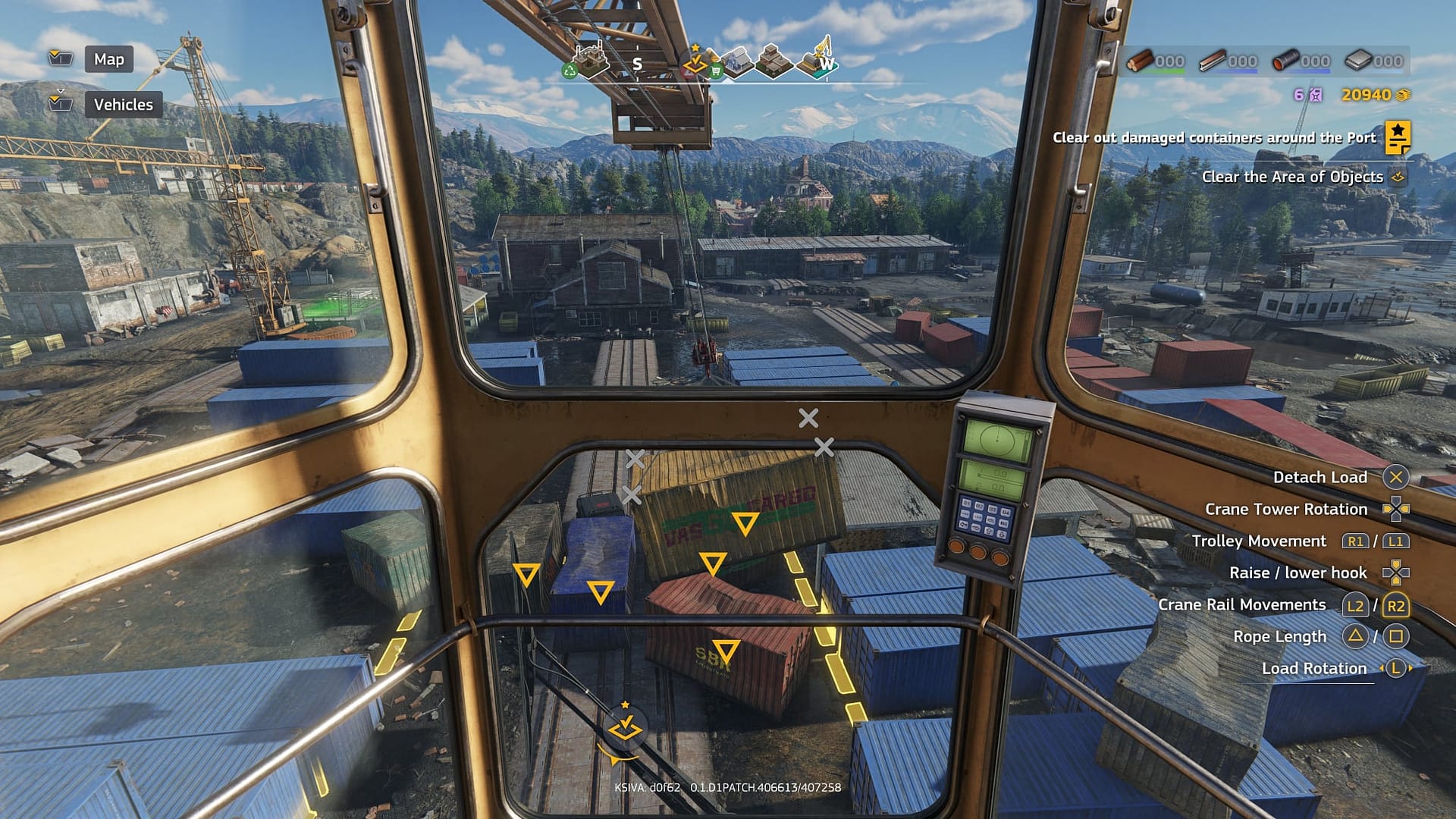Viewport: 1456px width, 819px height.
Task: Select the target marker on the red SBK container
Action: coord(726,651)
